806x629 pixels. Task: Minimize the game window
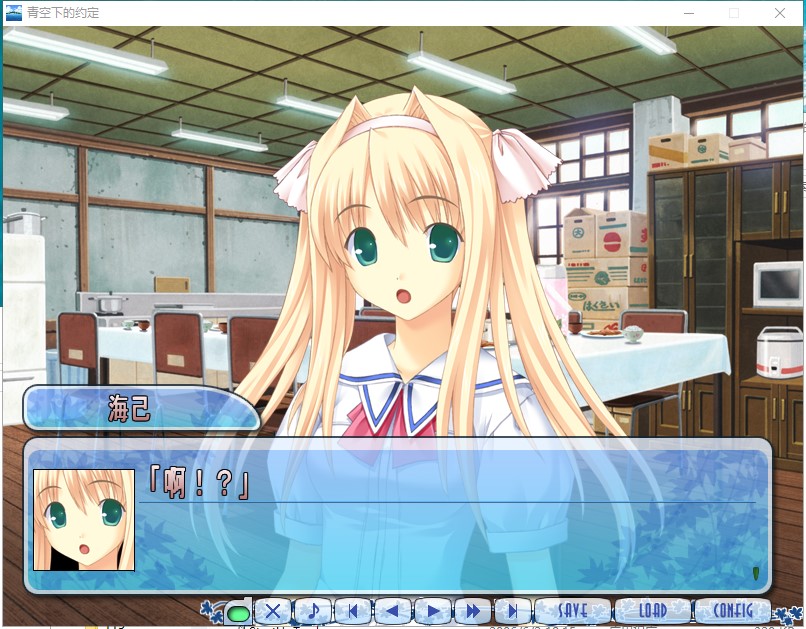pyautogui.click(x=689, y=13)
